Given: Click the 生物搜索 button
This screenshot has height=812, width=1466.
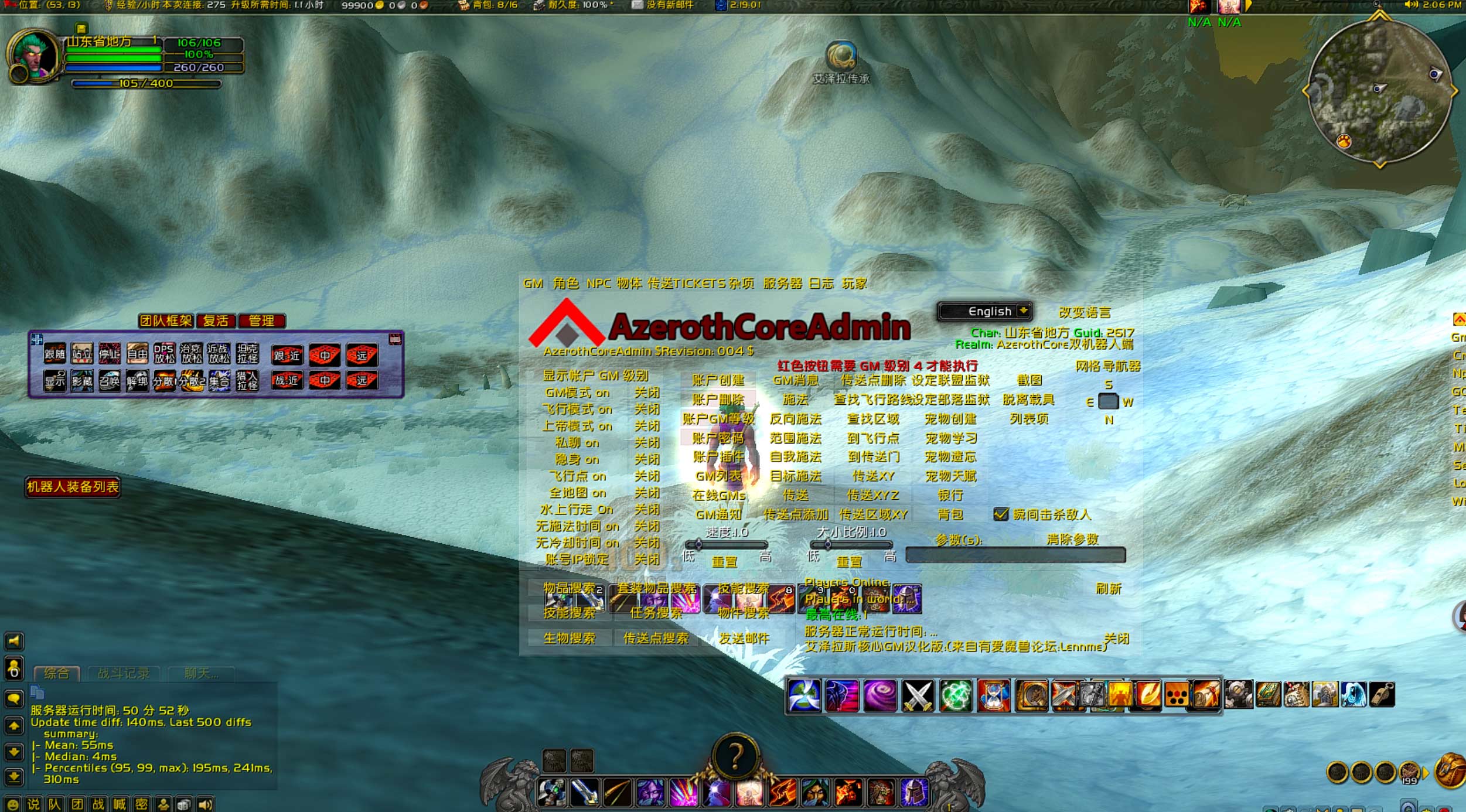Looking at the screenshot, I should 569,638.
